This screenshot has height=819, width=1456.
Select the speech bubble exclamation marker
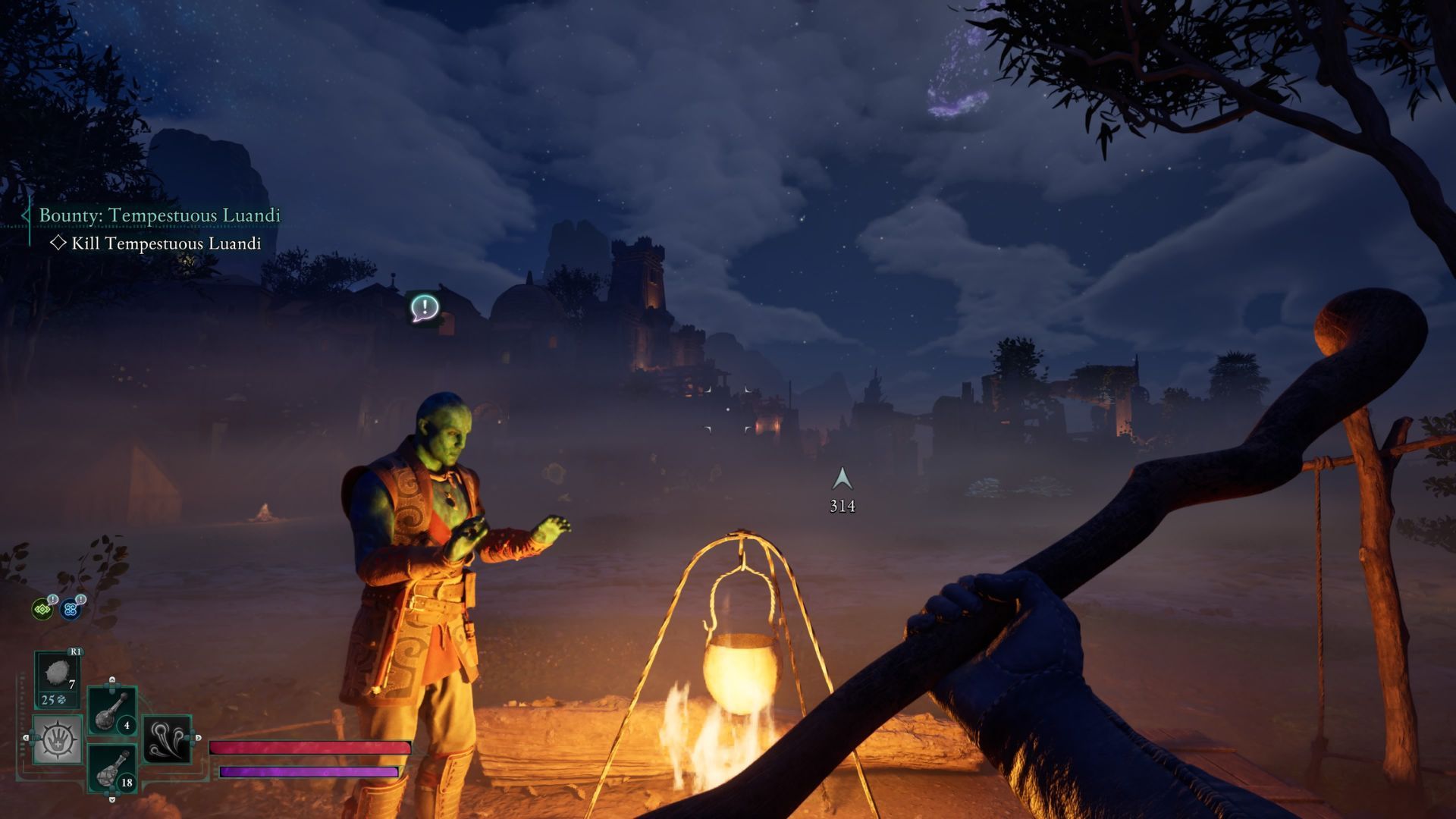[425, 308]
